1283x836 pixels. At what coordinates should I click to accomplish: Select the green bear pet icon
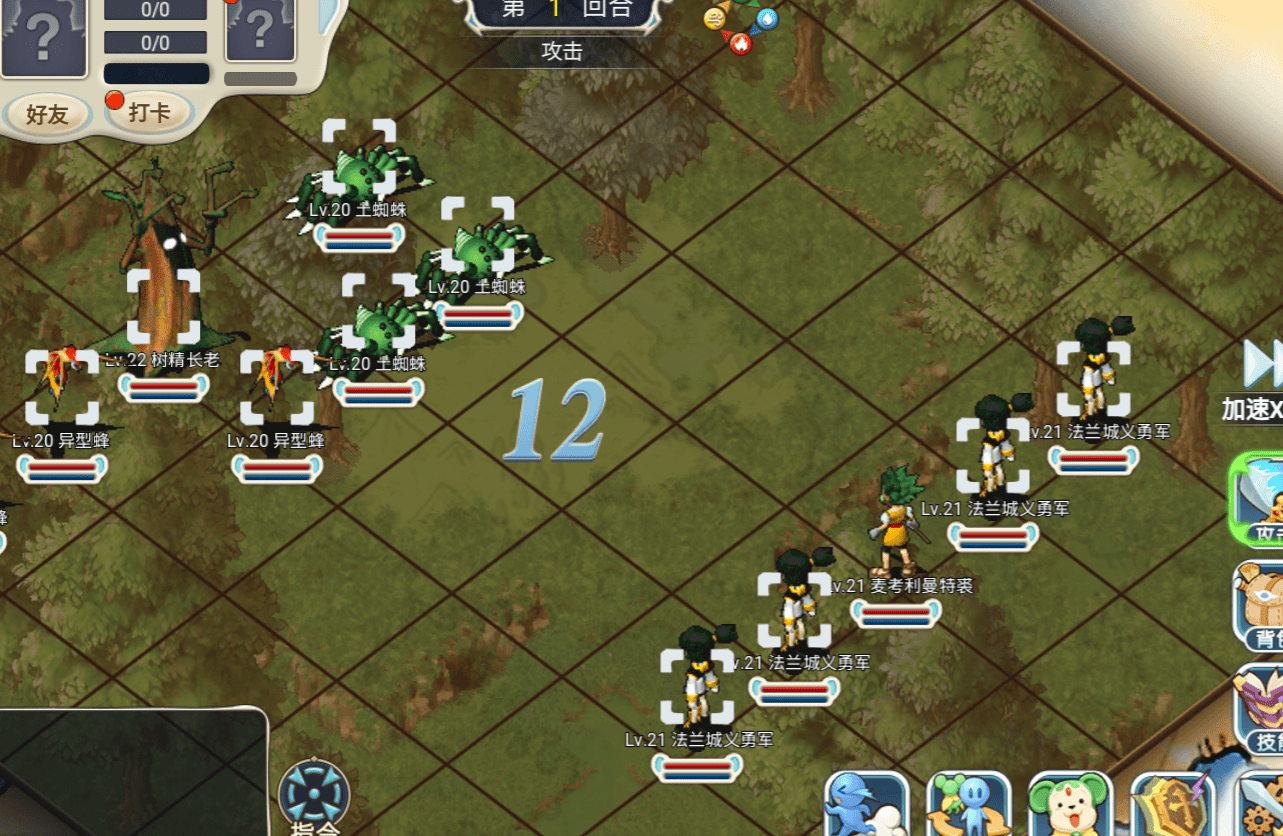pos(1070,804)
